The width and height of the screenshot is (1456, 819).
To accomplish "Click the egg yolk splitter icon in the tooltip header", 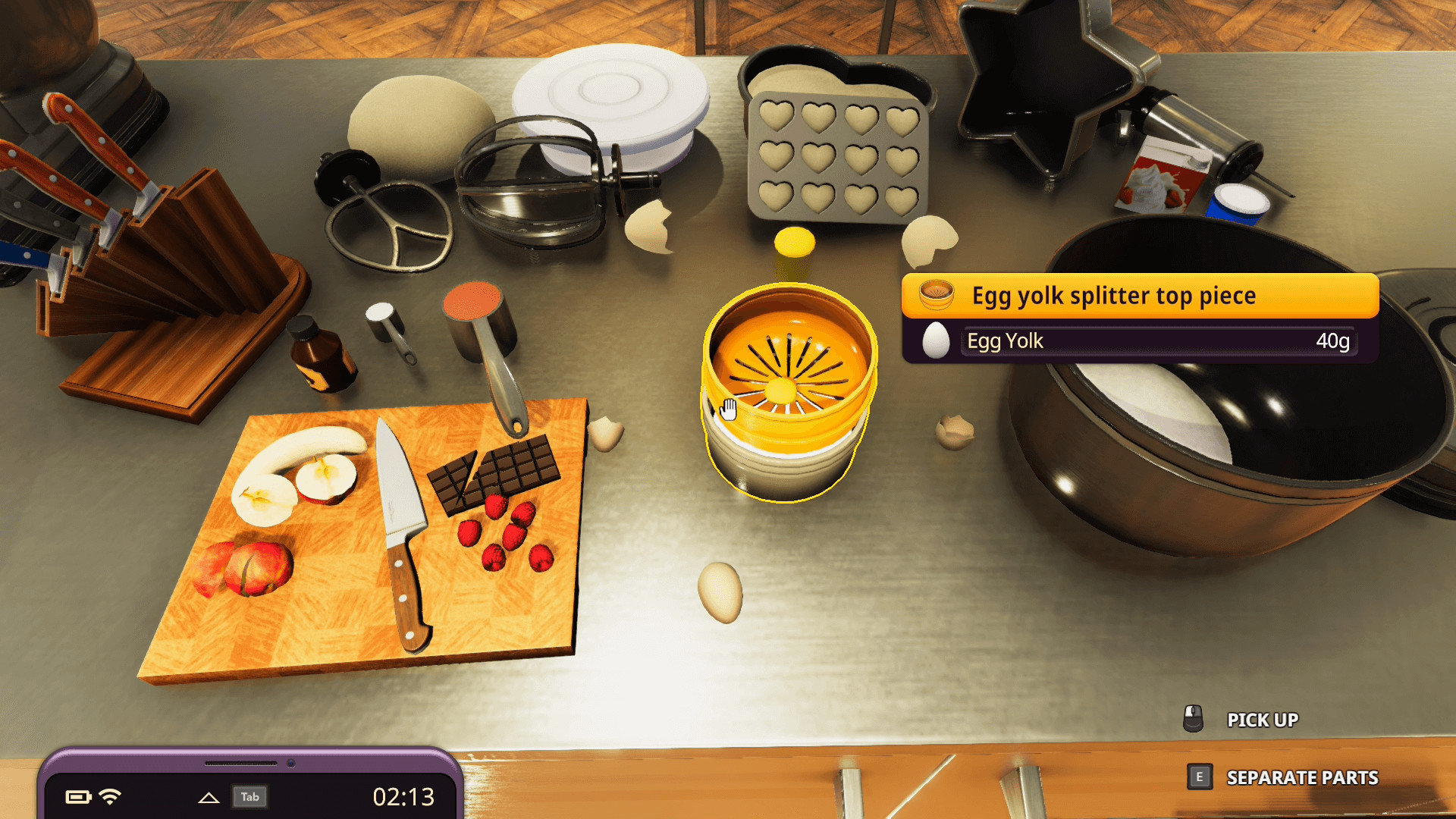I will coord(937,296).
